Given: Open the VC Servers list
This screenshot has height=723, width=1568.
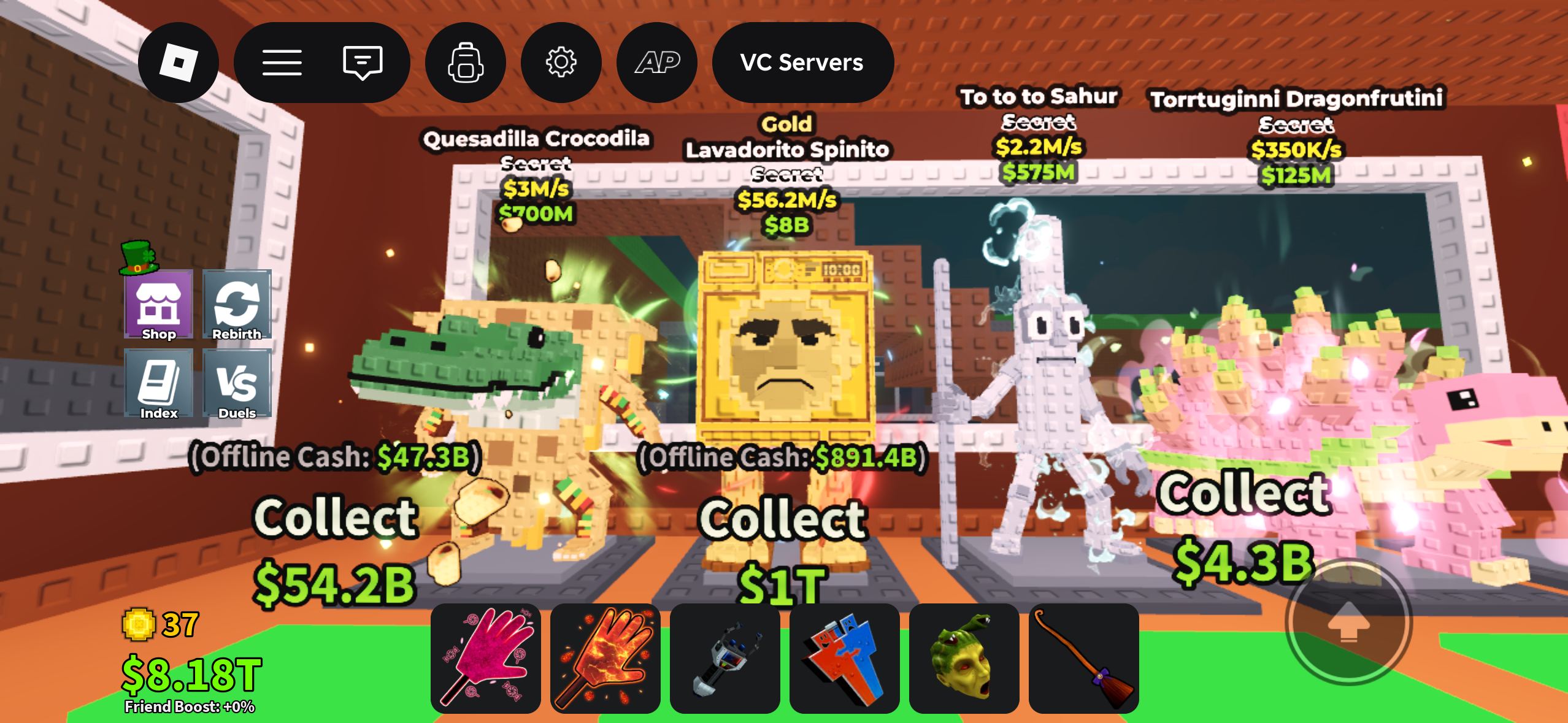Looking at the screenshot, I should pos(802,63).
